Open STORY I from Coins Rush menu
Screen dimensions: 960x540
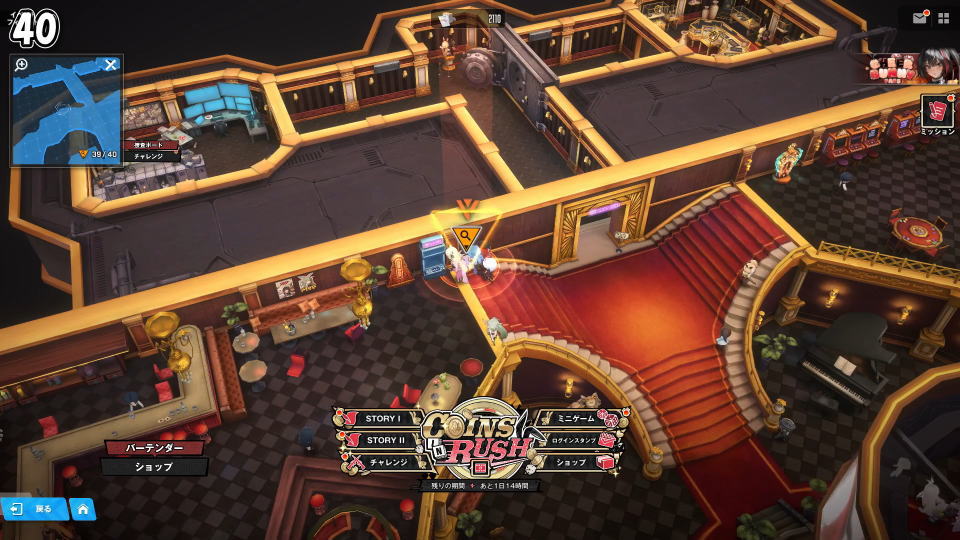(382, 419)
